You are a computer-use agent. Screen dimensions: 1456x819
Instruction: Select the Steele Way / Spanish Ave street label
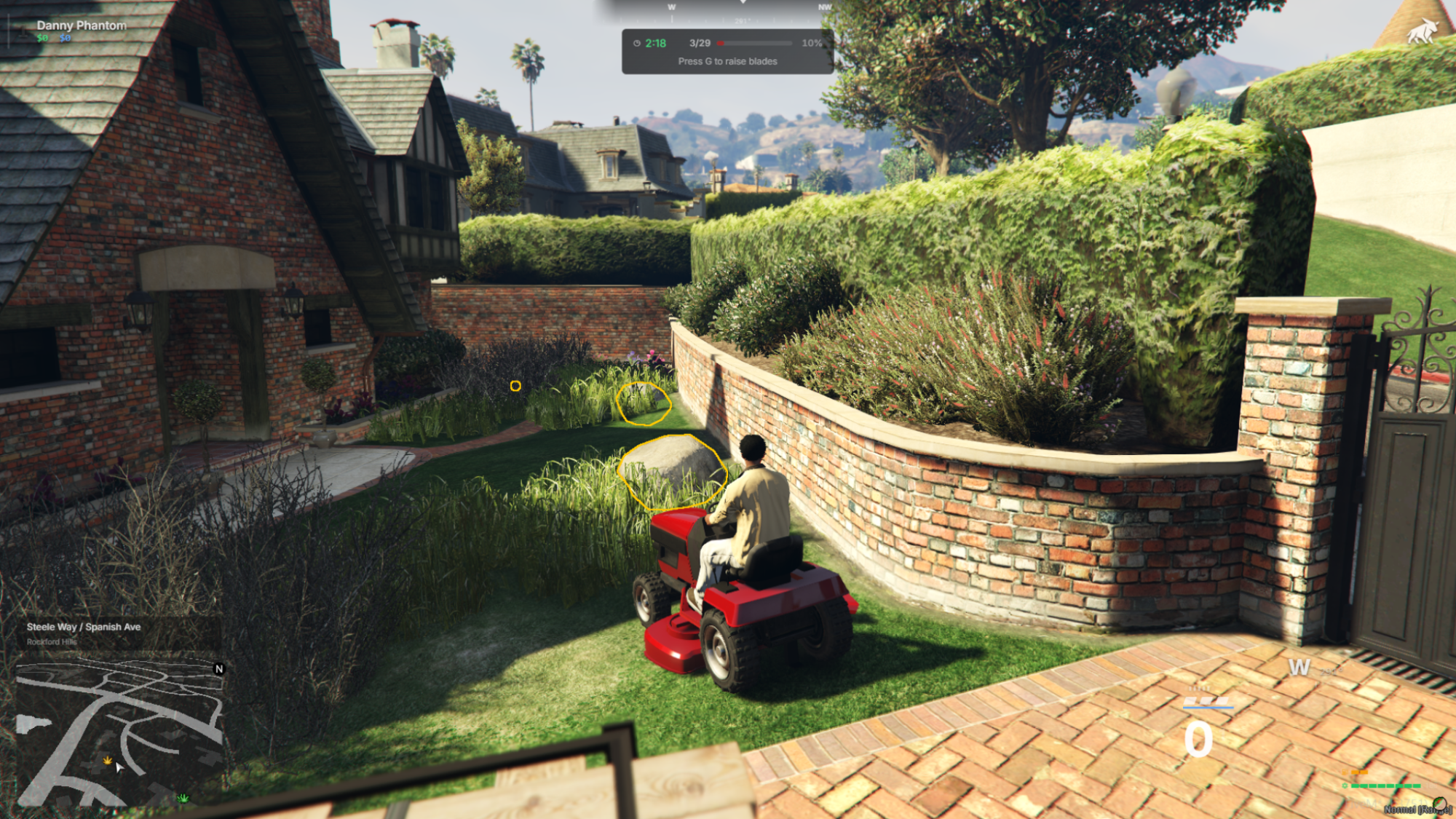point(84,627)
